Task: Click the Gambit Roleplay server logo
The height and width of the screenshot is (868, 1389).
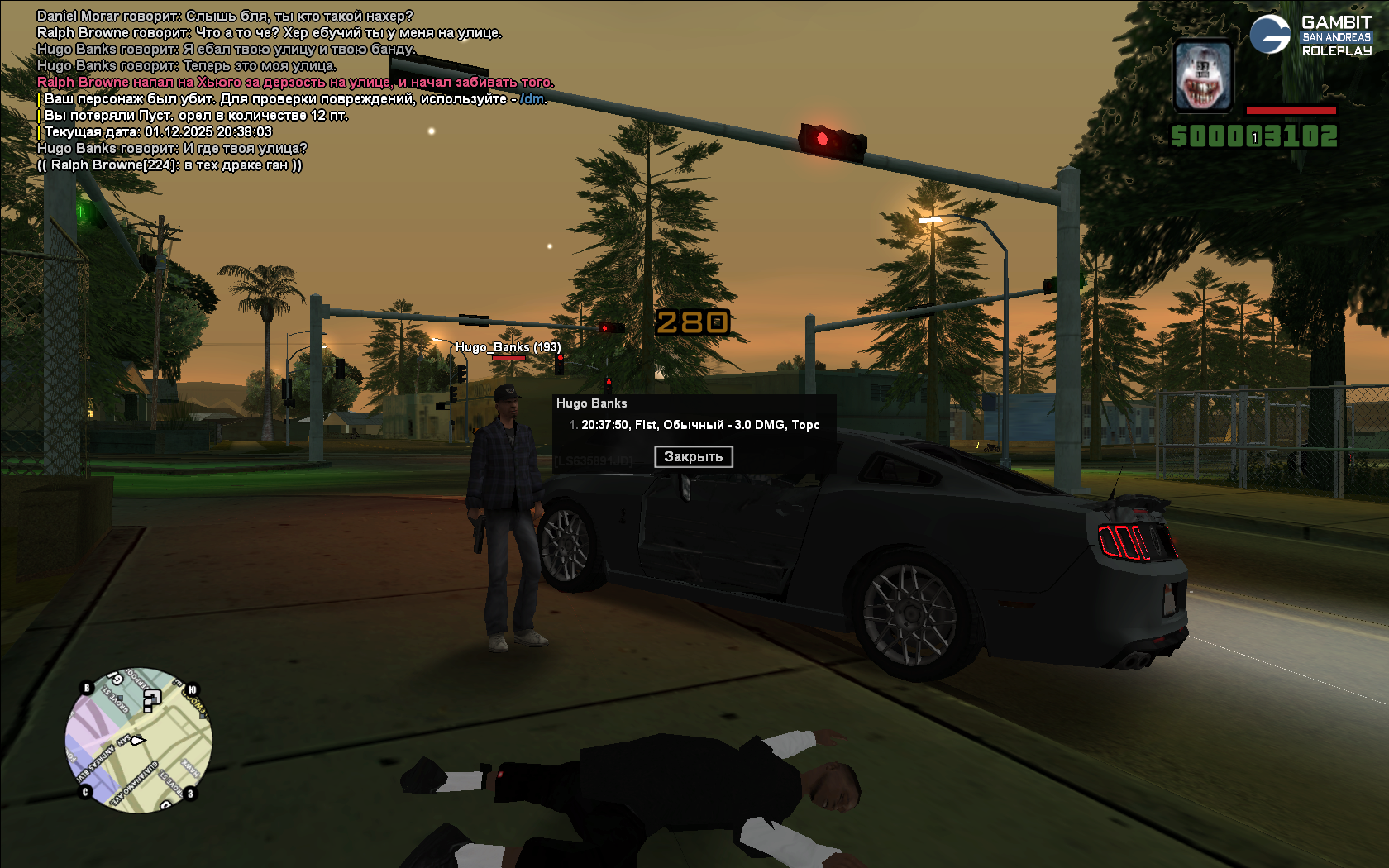Action: (1310, 36)
